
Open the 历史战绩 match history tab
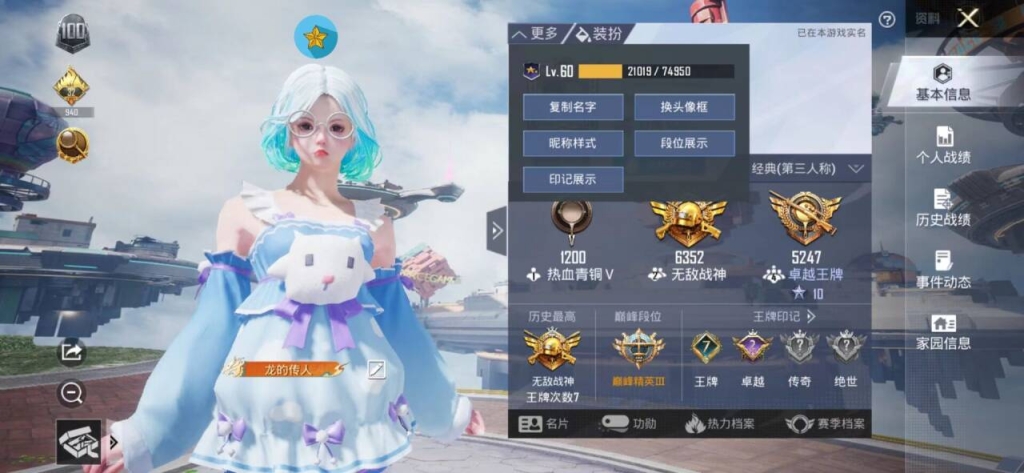[x=943, y=208]
